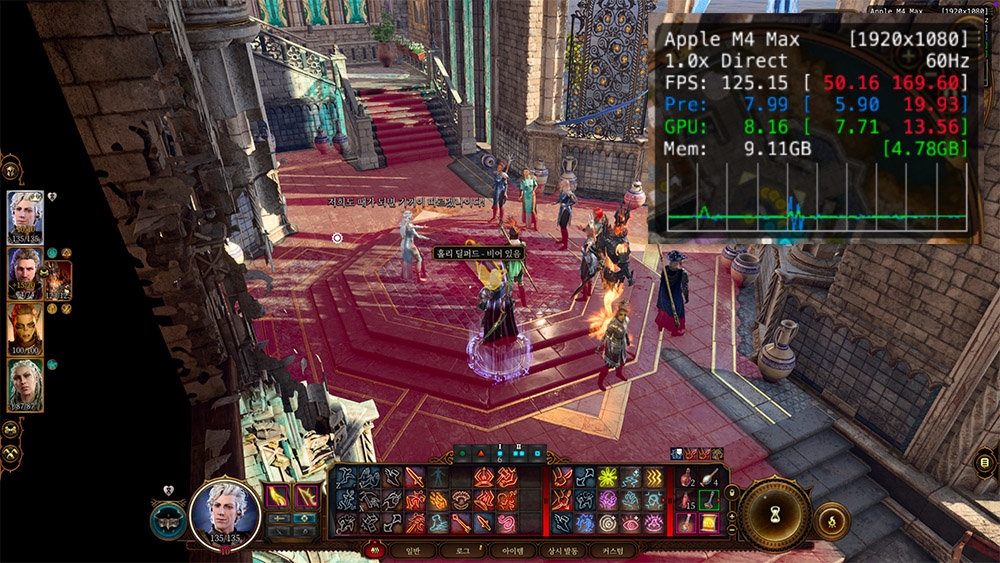Open the 커스텀 hotbar tab
This screenshot has height=563, width=1000.
(x=613, y=551)
